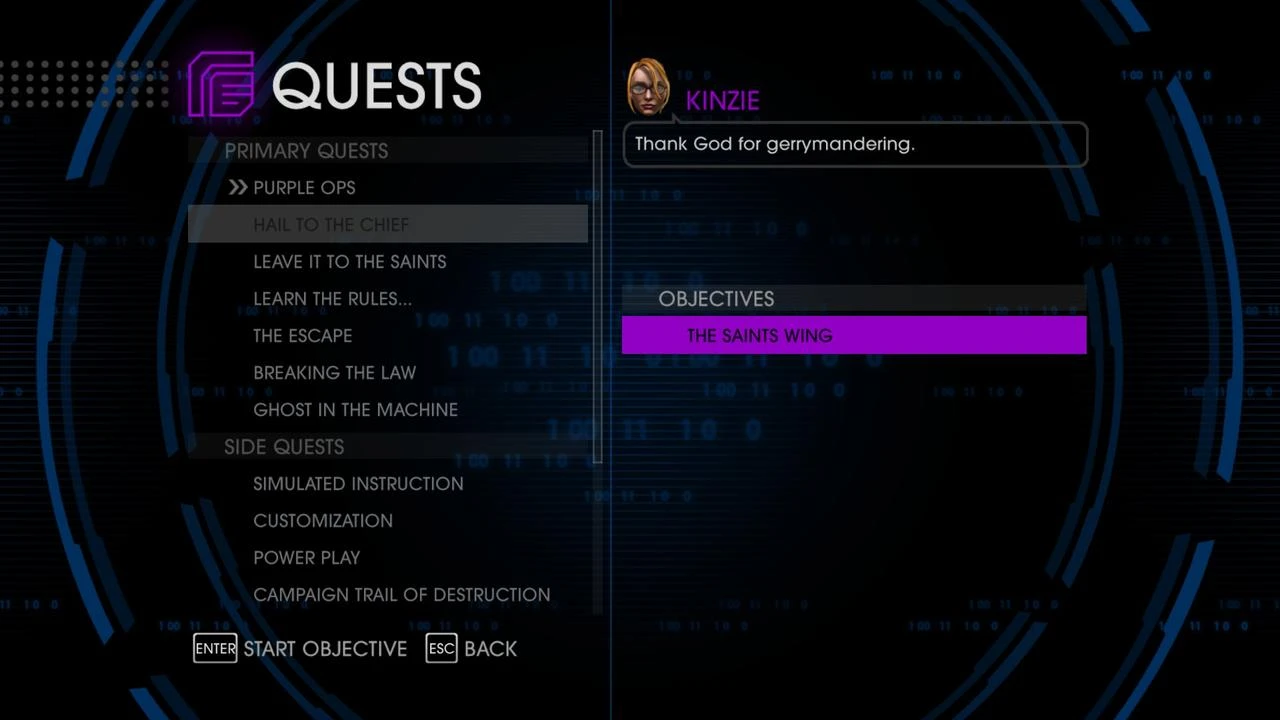This screenshot has width=1280, height=720.
Task: Select the HAIL TO THE CHIEF quest
Action: (x=331, y=224)
